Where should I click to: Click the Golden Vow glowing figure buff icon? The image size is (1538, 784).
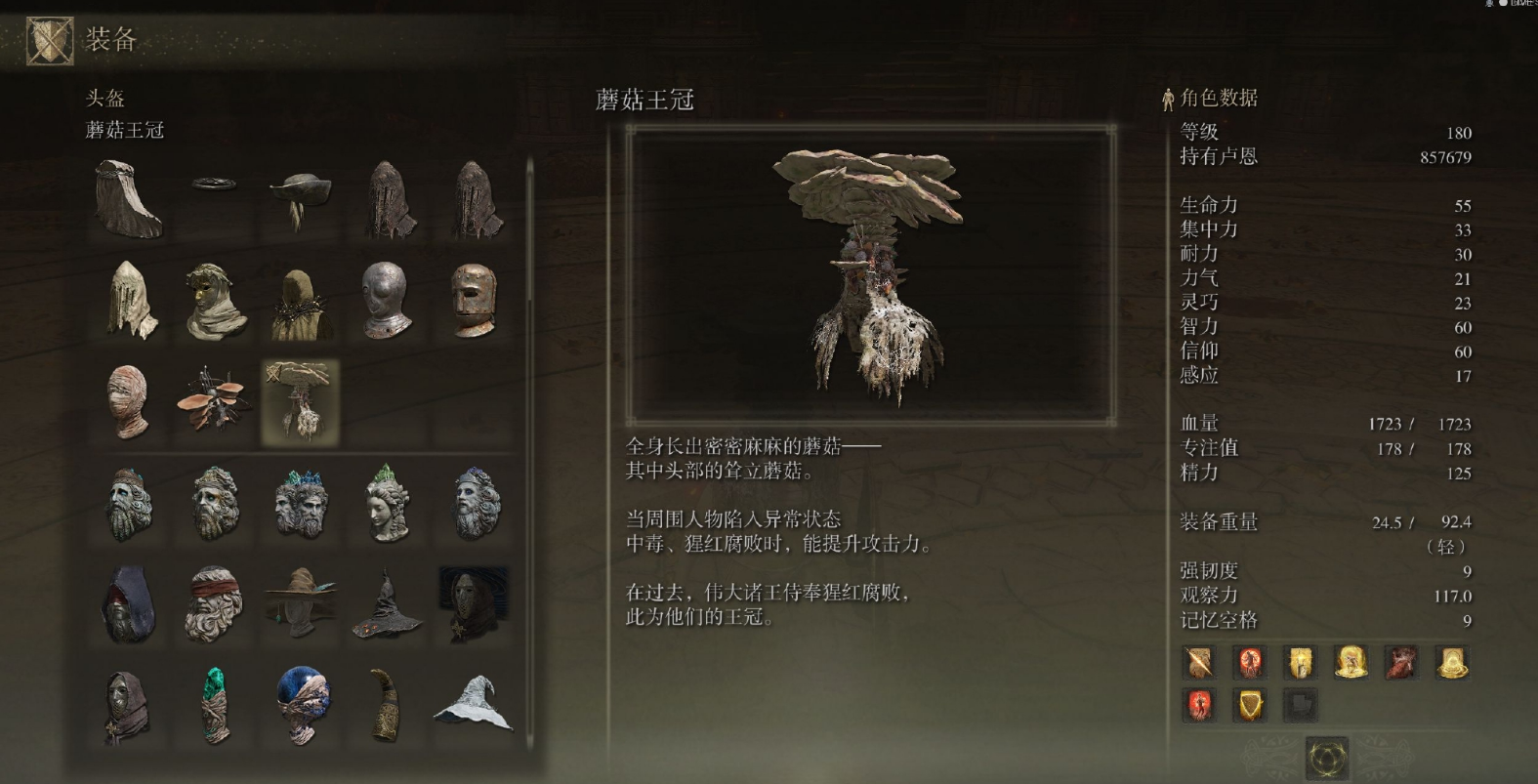1350,662
